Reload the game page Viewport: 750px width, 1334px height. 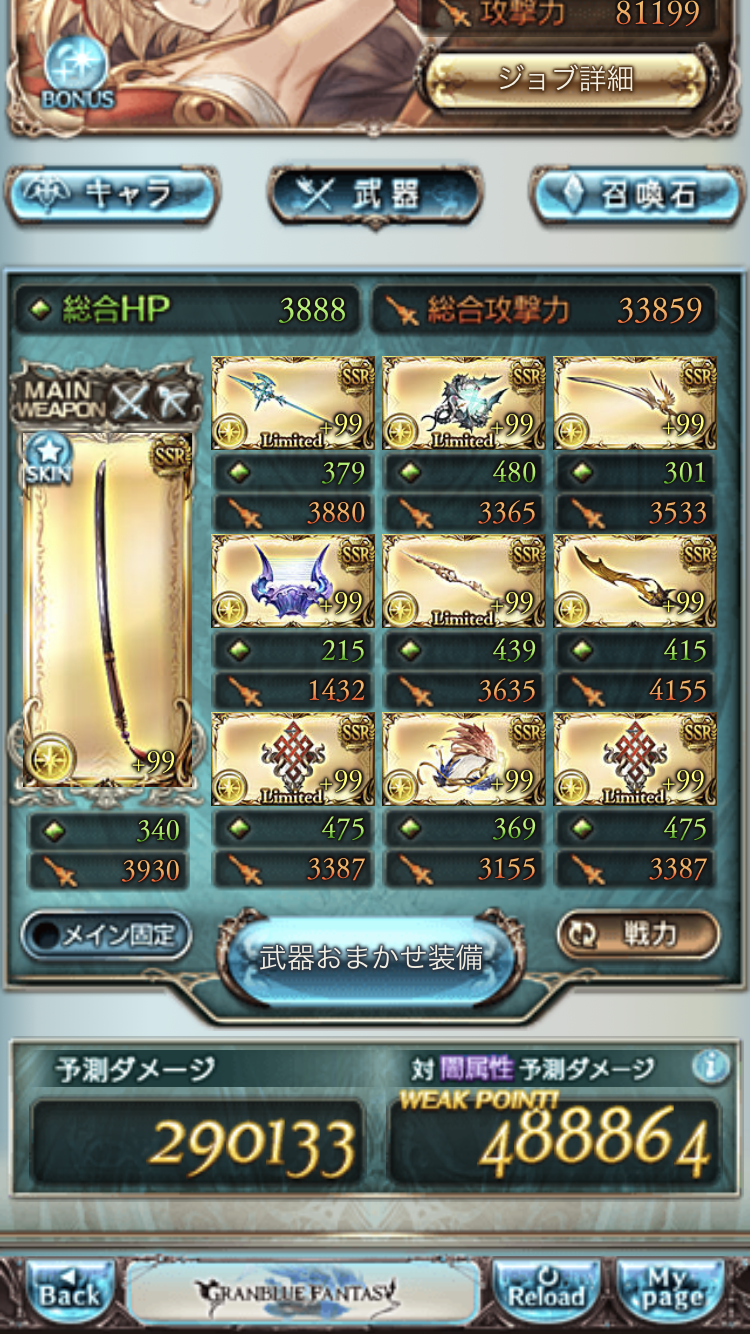point(546,1291)
